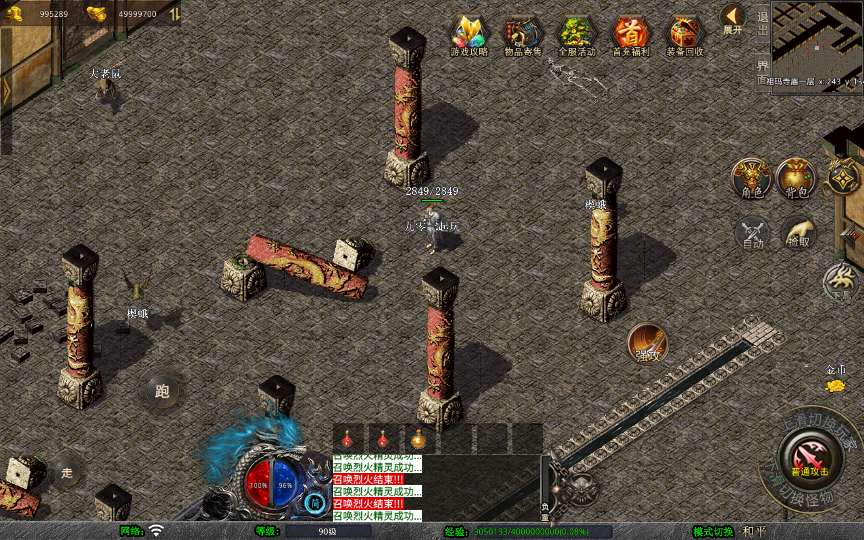Open the 角色 character sheet

pyautogui.click(x=751, y=178)
